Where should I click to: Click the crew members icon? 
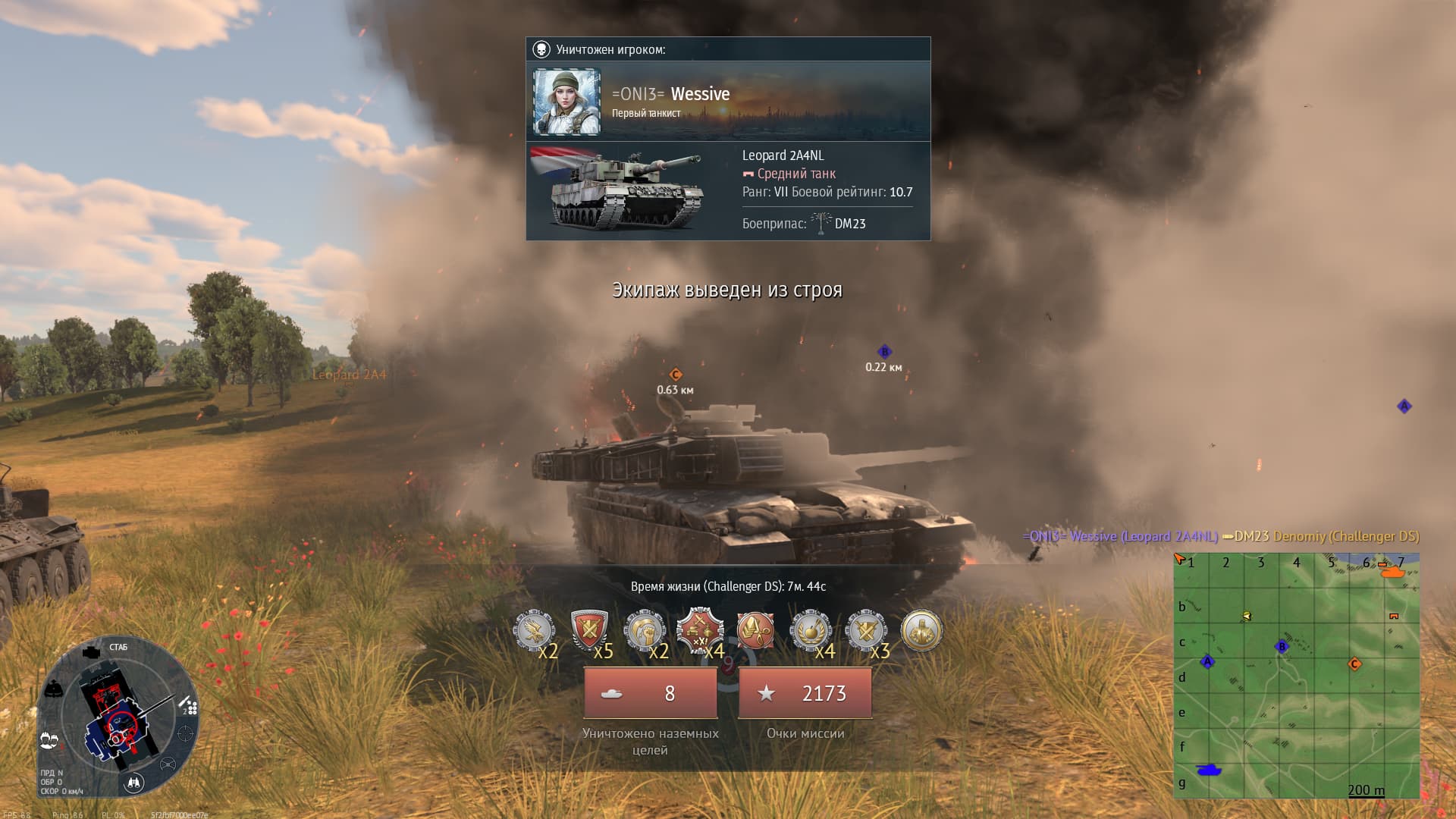pyautogui.click(x=49, y=739)
